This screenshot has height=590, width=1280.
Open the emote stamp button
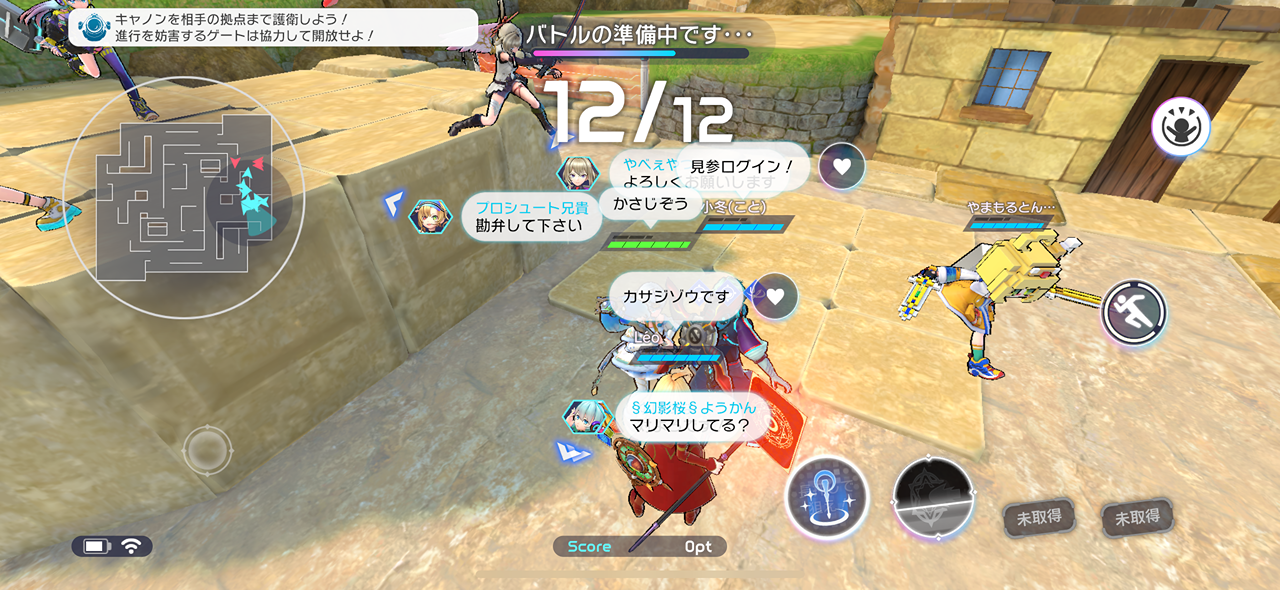[1180, 127]
